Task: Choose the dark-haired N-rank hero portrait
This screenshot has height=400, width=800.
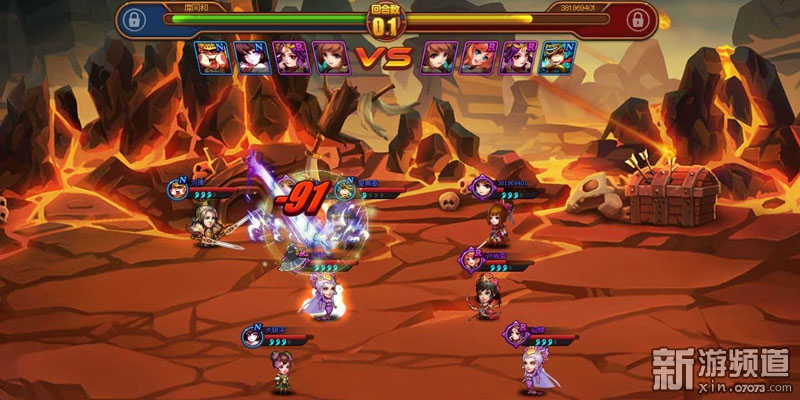Action: click(x=251, y=57)
